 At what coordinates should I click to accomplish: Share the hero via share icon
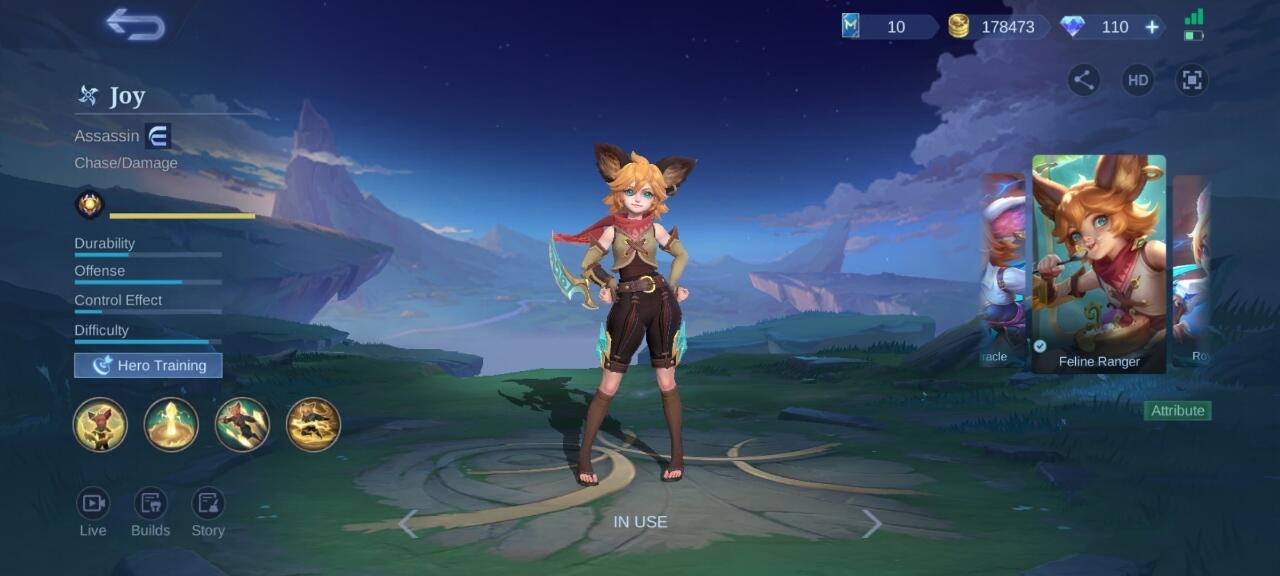pyautogui.click(x=1083, y=80)
